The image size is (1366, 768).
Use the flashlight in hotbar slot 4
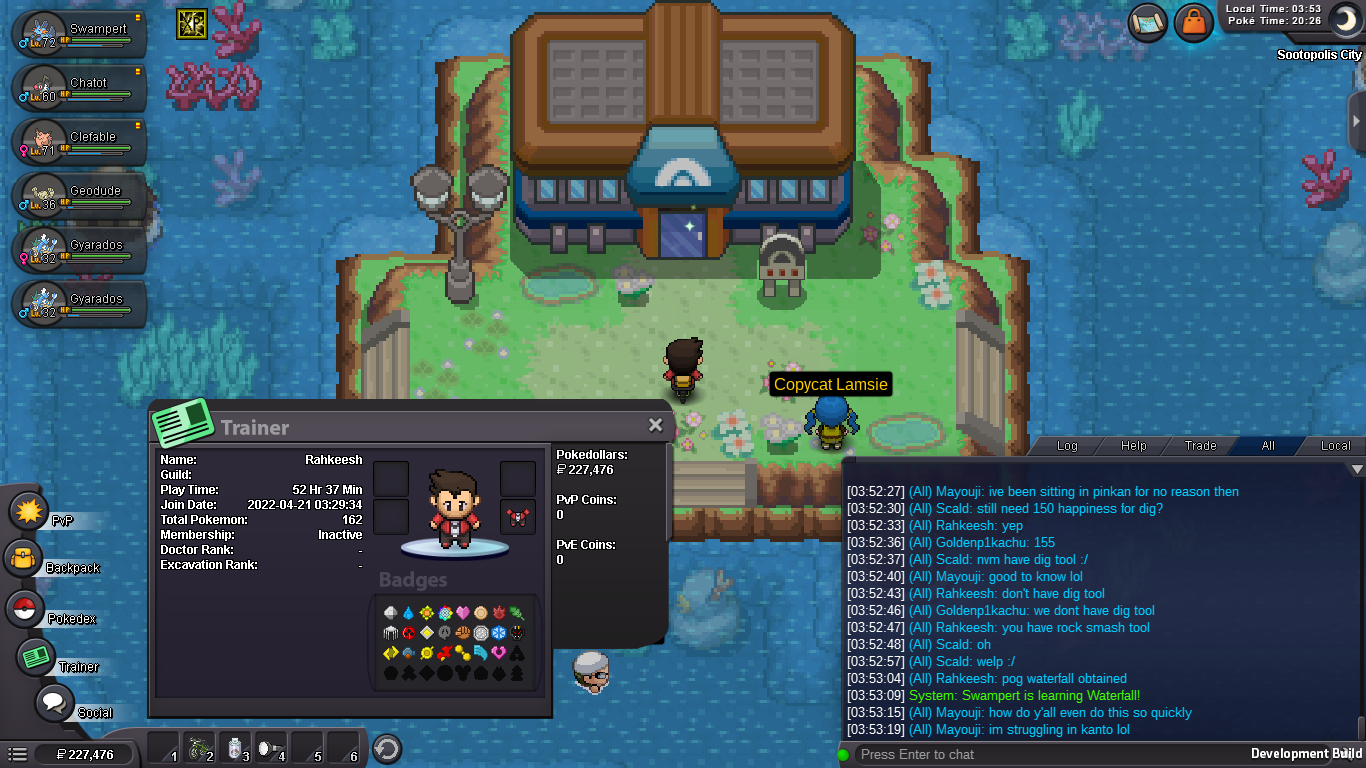pos(271,748)
